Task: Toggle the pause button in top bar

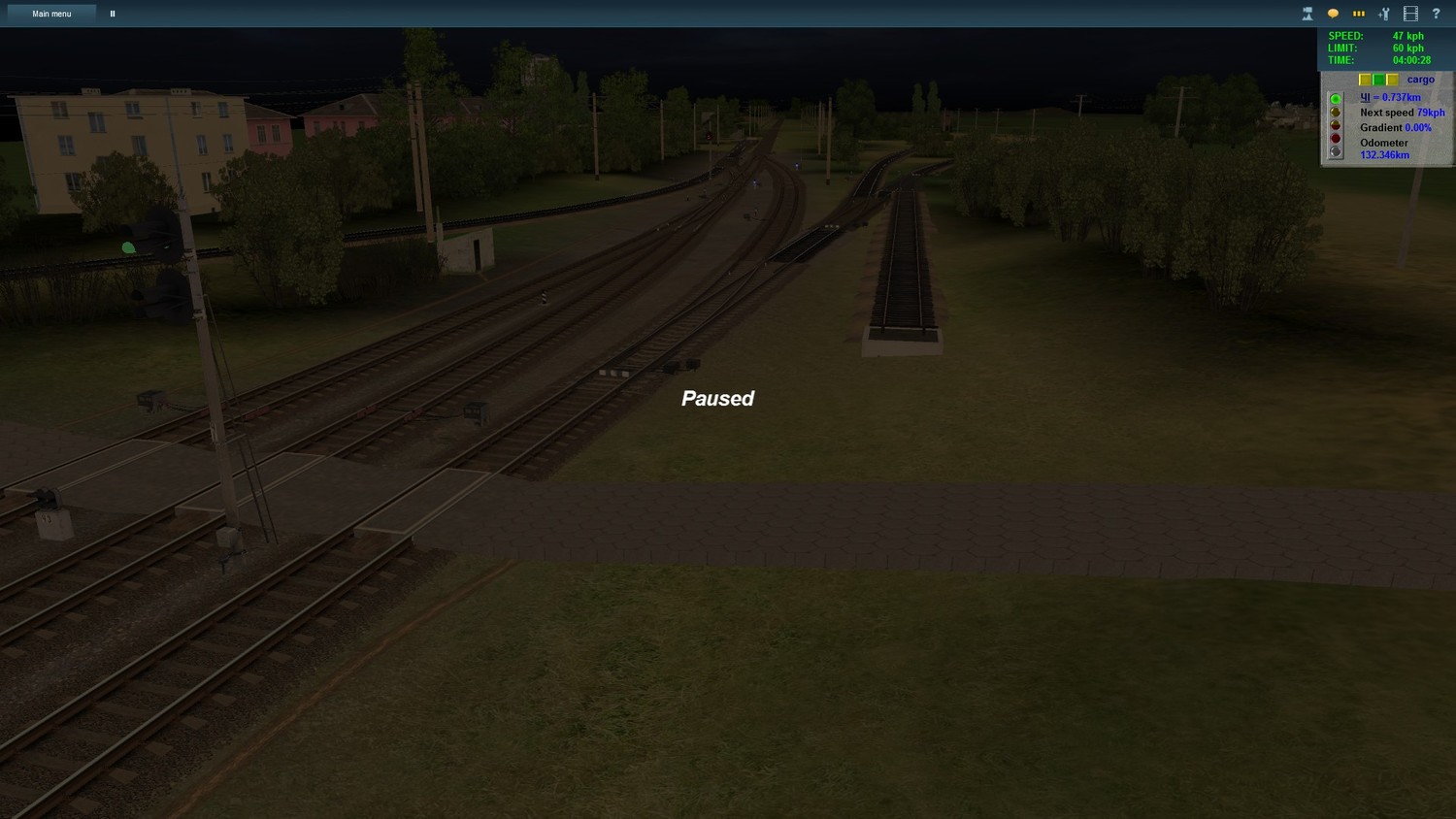Action: tap(113, 14)
